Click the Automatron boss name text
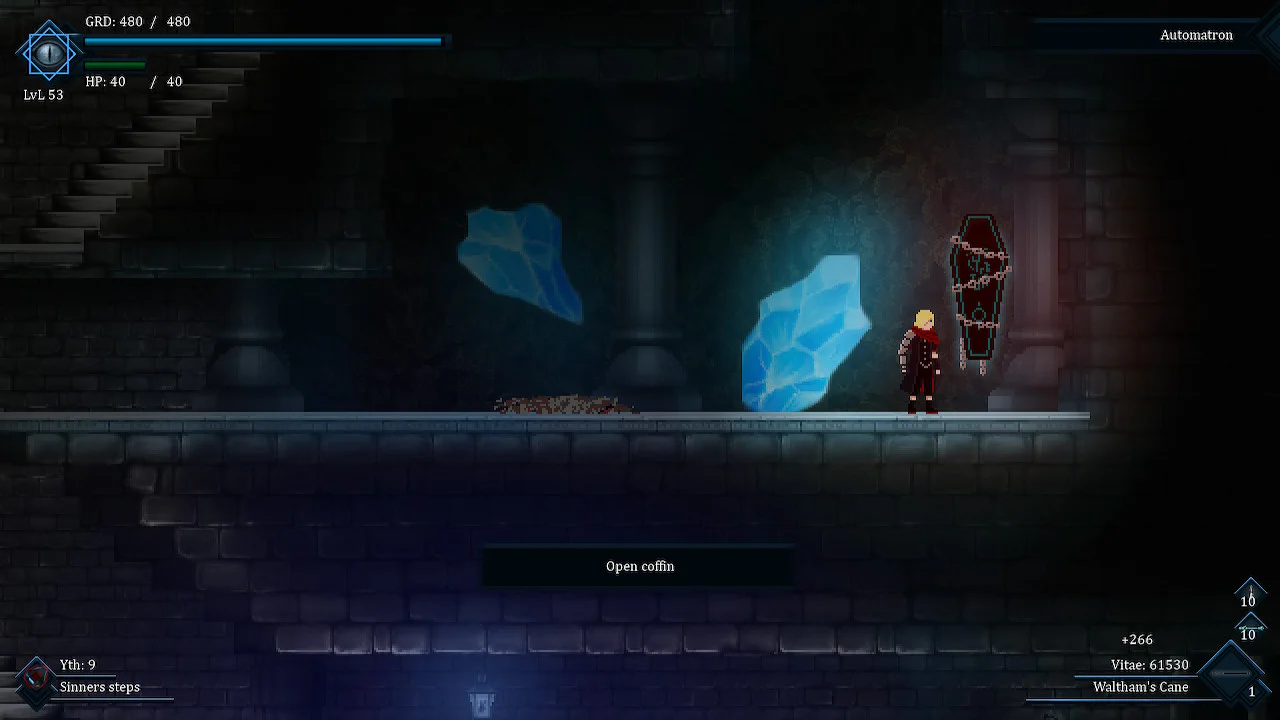 1196,35
